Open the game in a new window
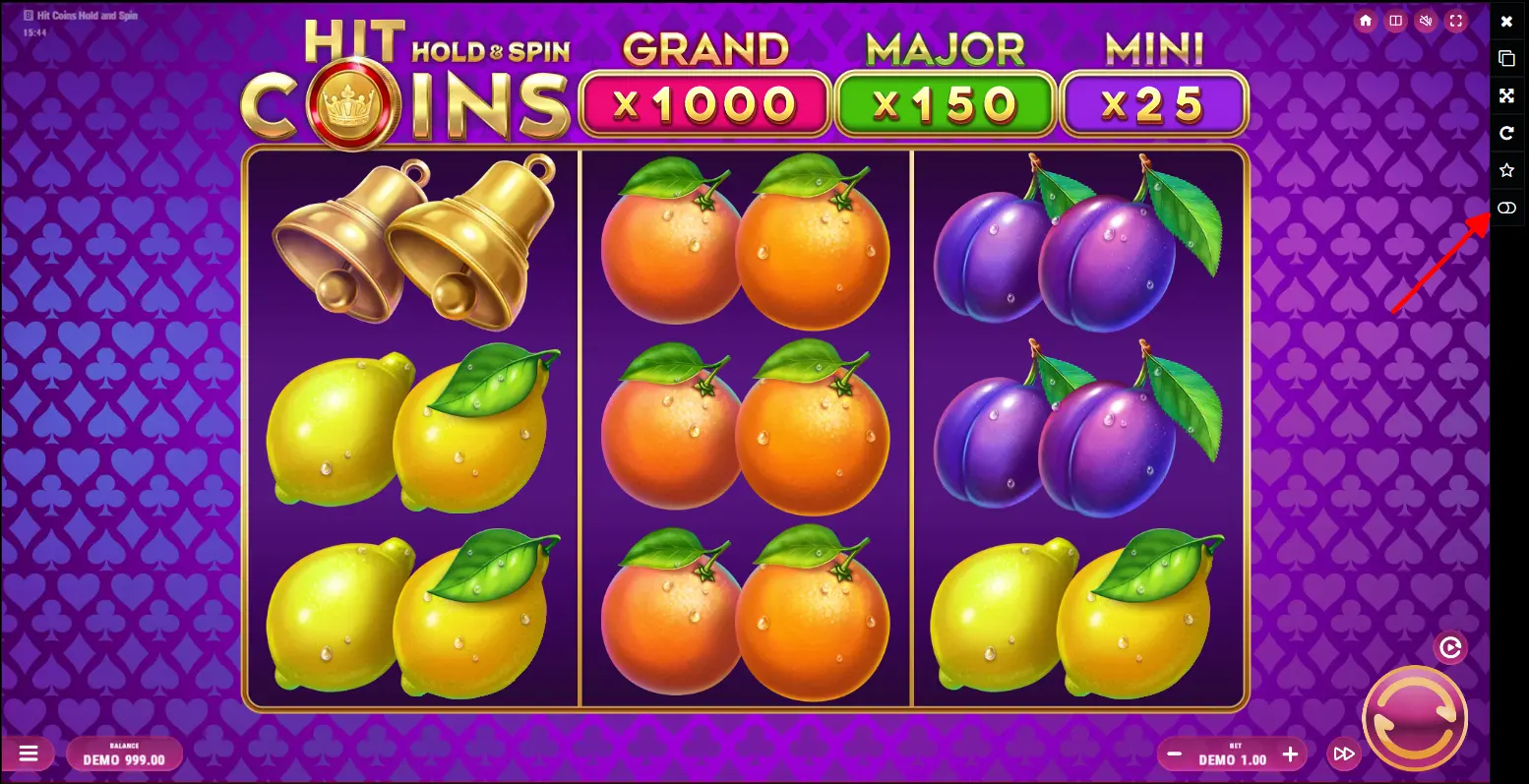This screenshot has height=784, width=1529. [x=1506, y=58]
